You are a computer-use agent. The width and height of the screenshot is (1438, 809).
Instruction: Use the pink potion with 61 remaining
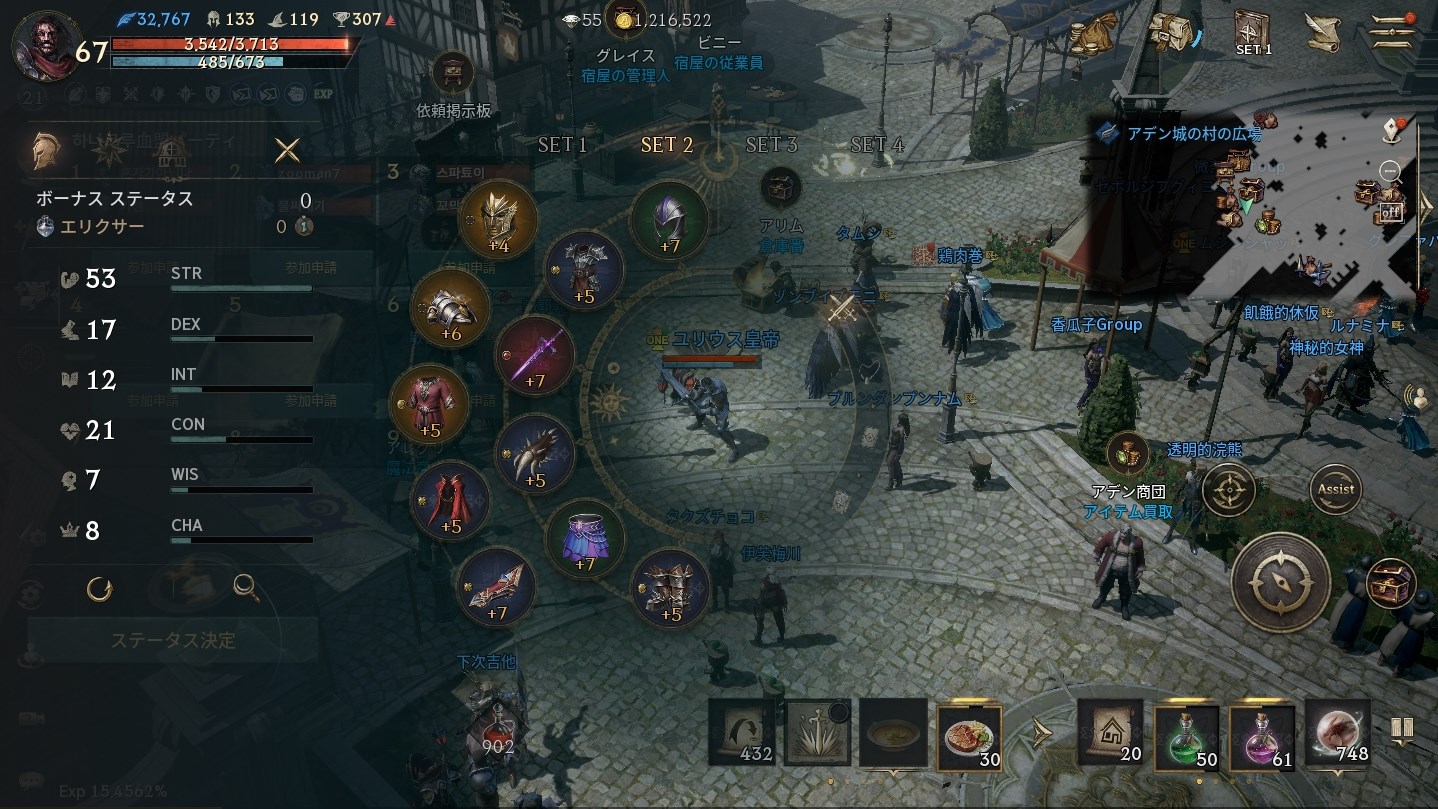1262,738
